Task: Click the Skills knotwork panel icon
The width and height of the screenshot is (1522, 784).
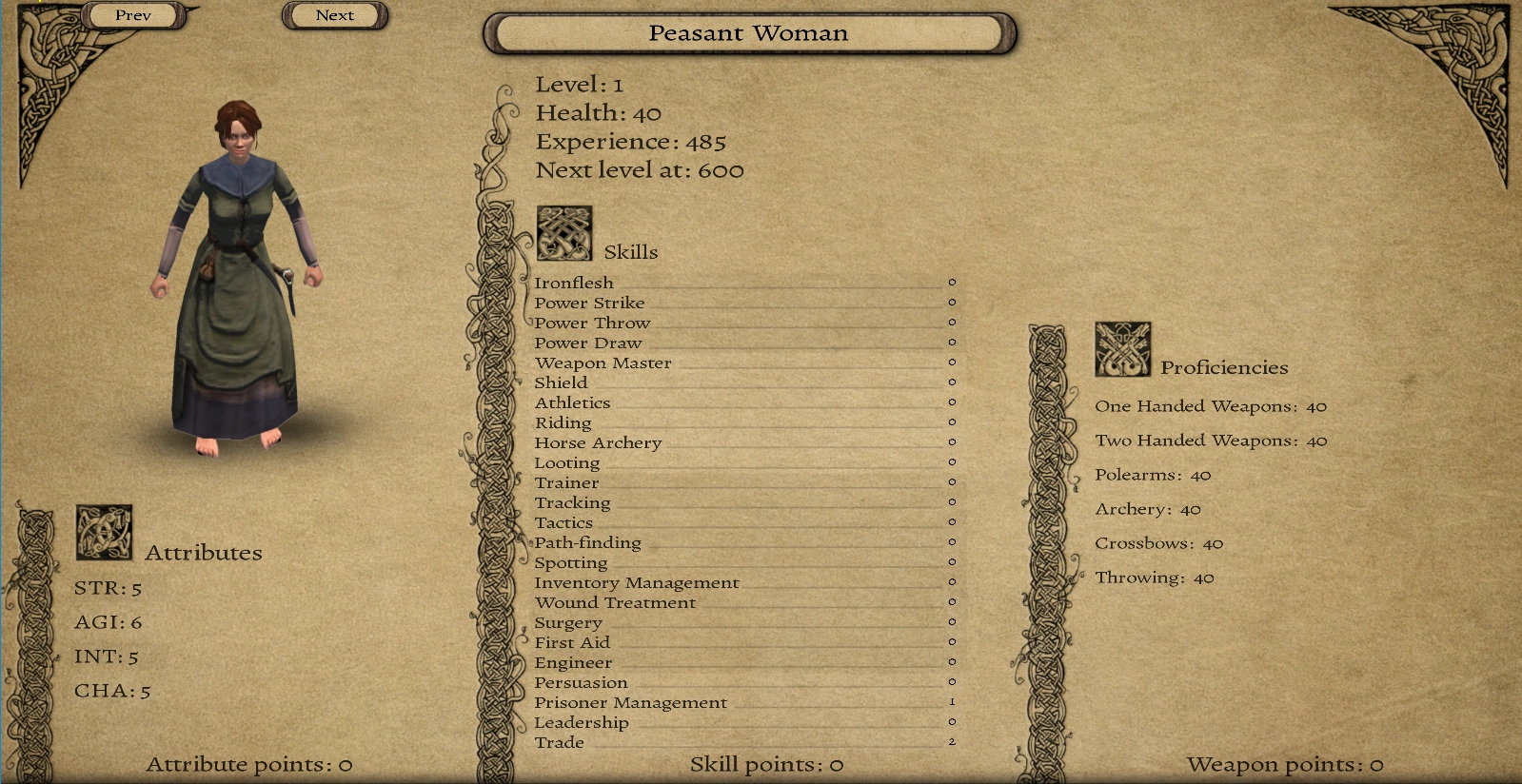Action: [x=565, y=231]
